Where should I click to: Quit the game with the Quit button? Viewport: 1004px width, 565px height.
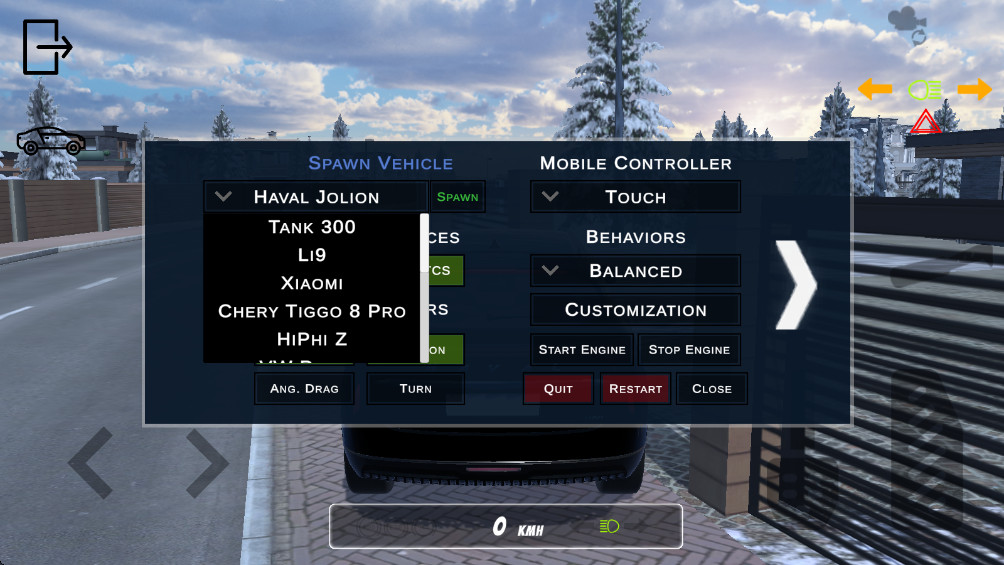point(558,389)
